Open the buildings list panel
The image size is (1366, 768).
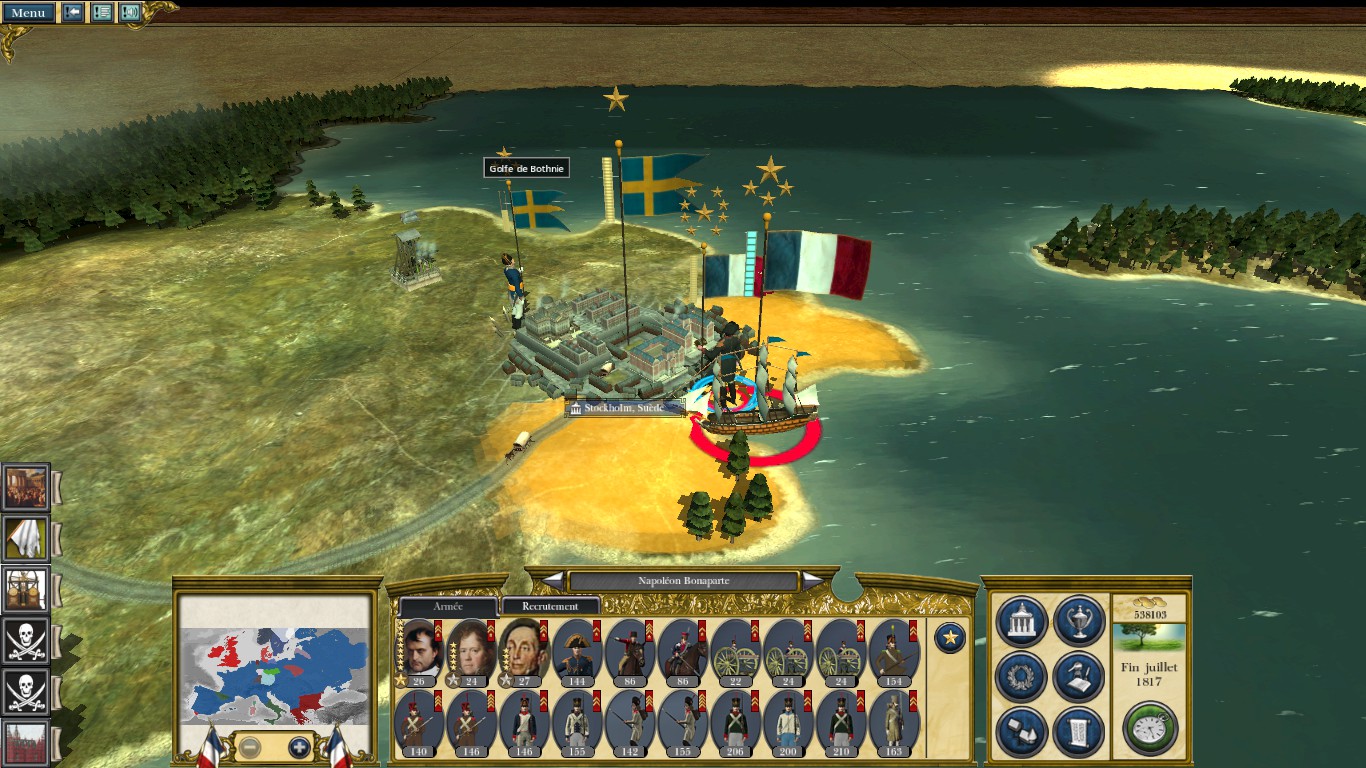1022,731
